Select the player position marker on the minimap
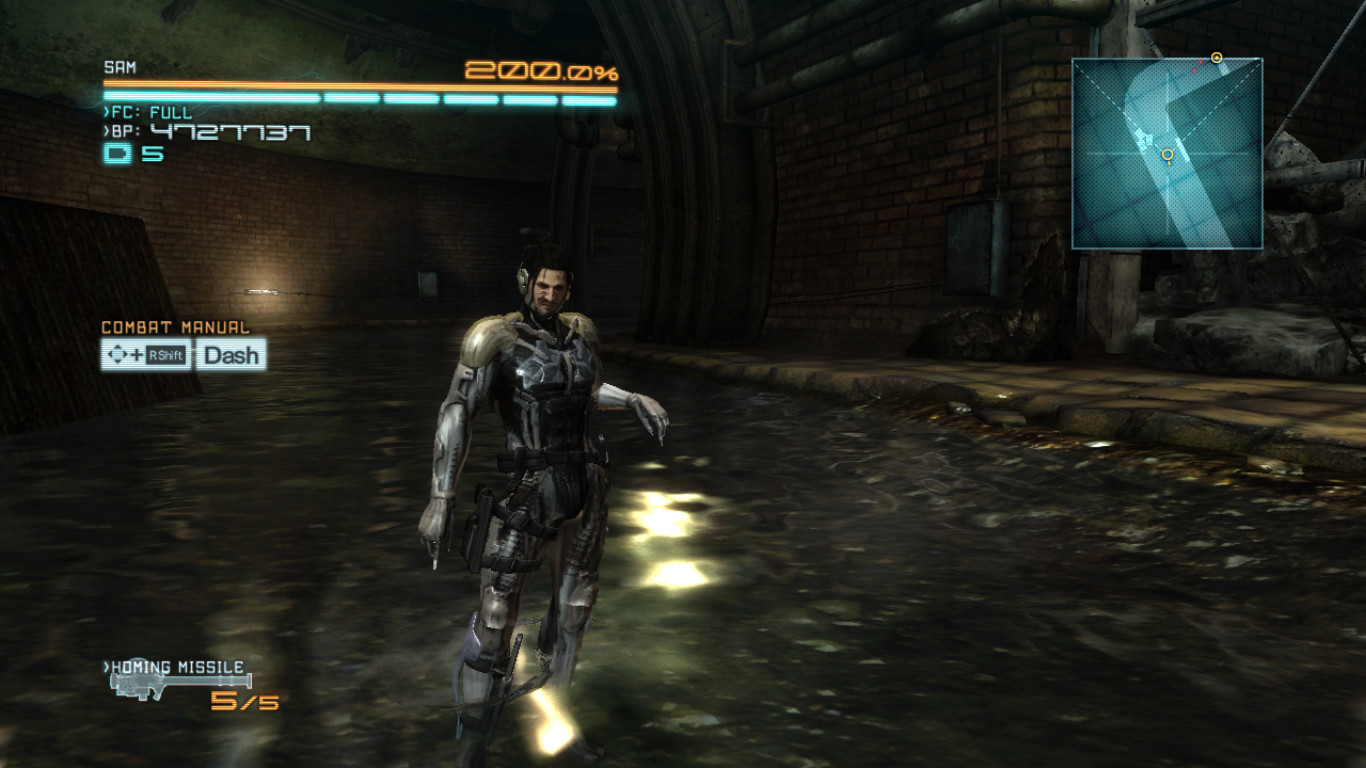 1166,154
